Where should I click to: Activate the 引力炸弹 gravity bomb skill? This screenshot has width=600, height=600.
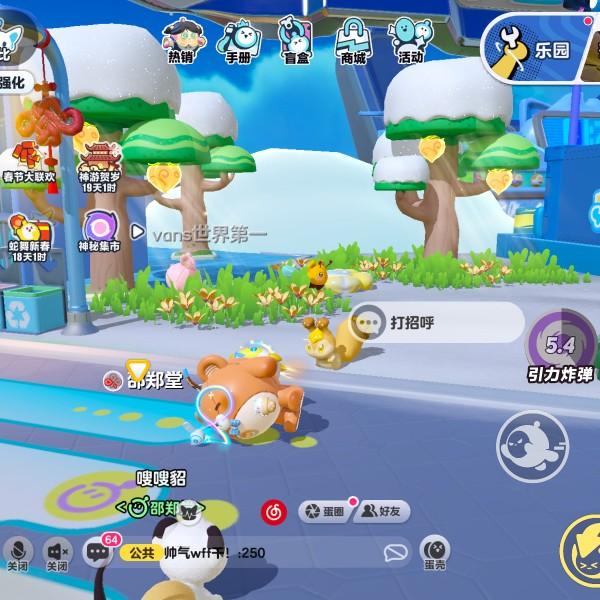pos(559,351)
